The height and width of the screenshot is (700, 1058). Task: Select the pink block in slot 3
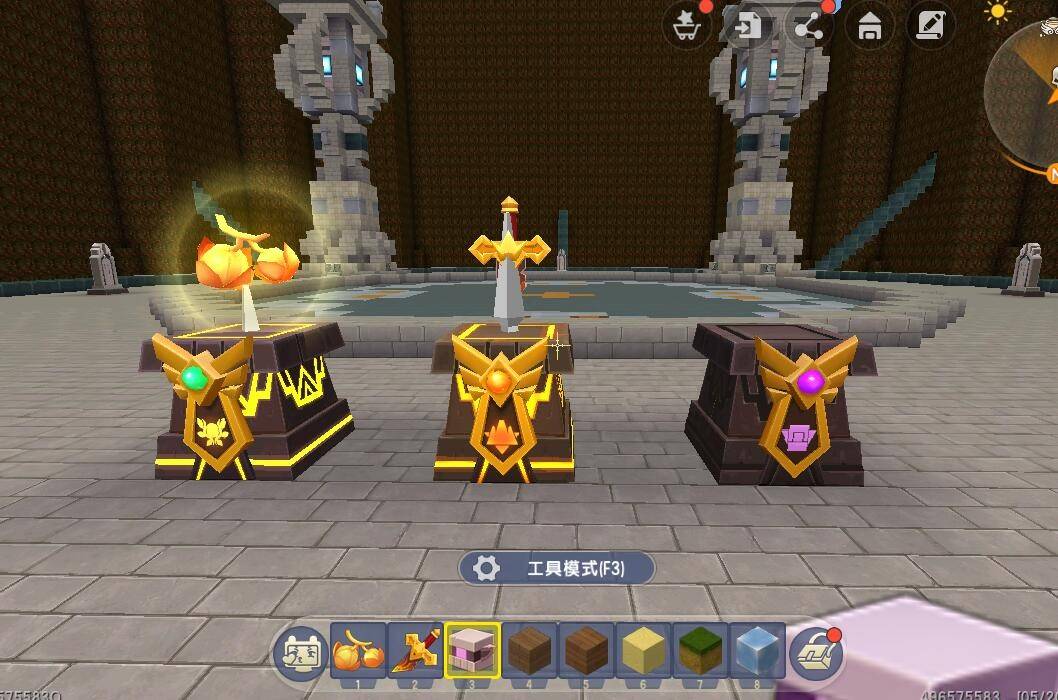tap(473, 651)
